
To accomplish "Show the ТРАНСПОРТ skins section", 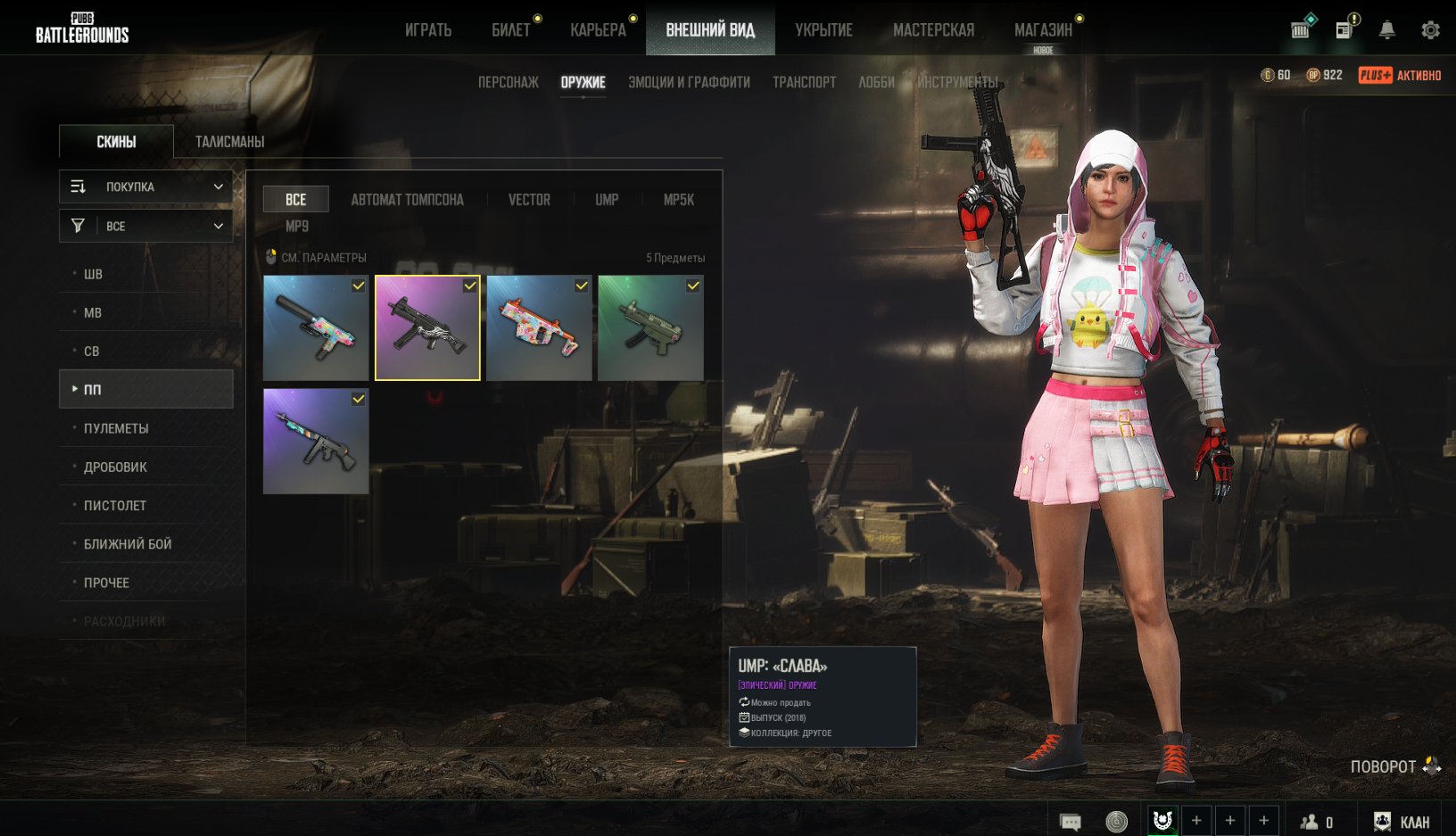I will 804,82.
